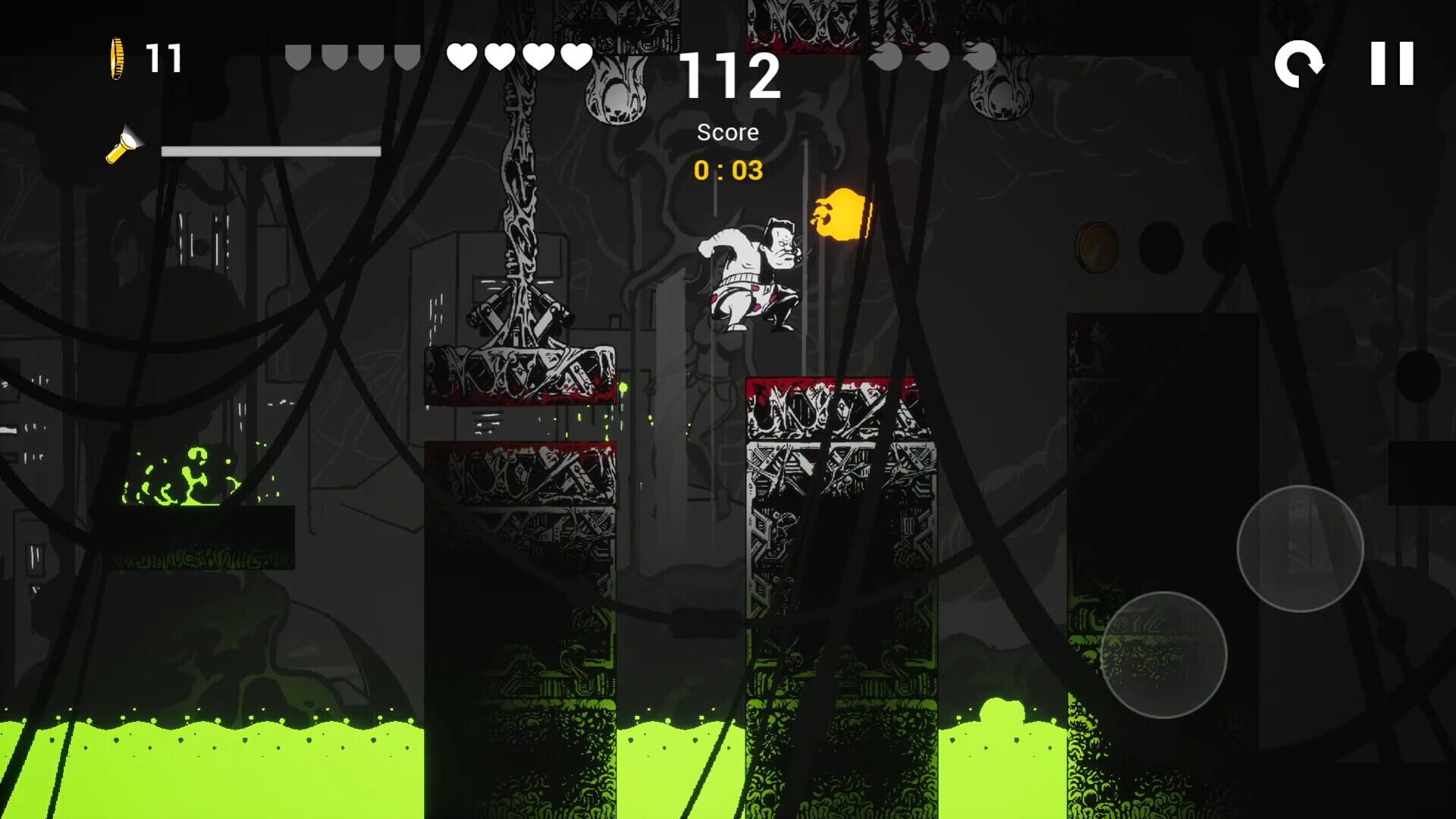Tap the first gray droplet icon near the hearts

[298, 55]
